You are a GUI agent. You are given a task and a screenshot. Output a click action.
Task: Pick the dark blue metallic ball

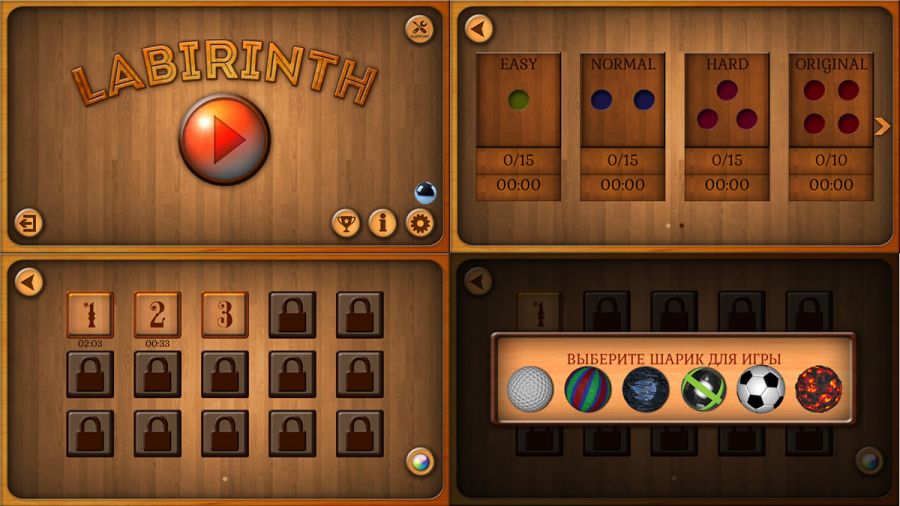click(x=645, y=389)
